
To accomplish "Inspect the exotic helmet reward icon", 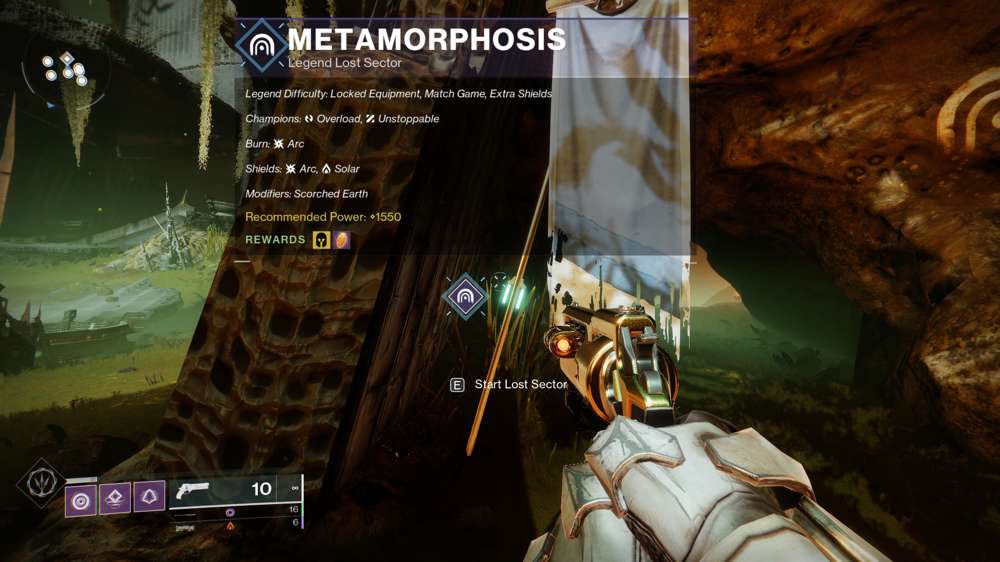I will (321, 240).
